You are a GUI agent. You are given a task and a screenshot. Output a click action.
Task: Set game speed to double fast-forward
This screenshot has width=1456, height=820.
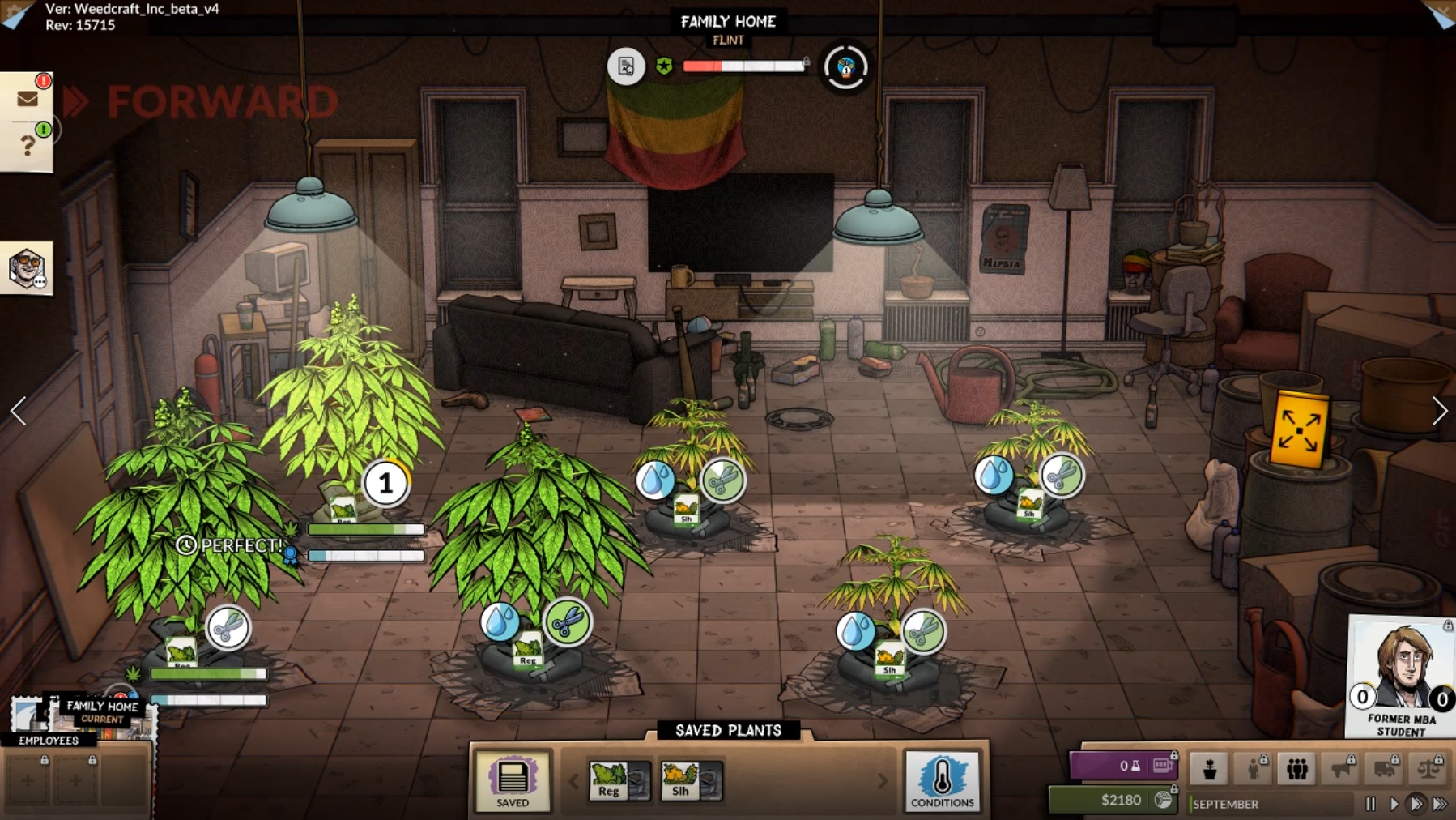[x=1416, y=804]
